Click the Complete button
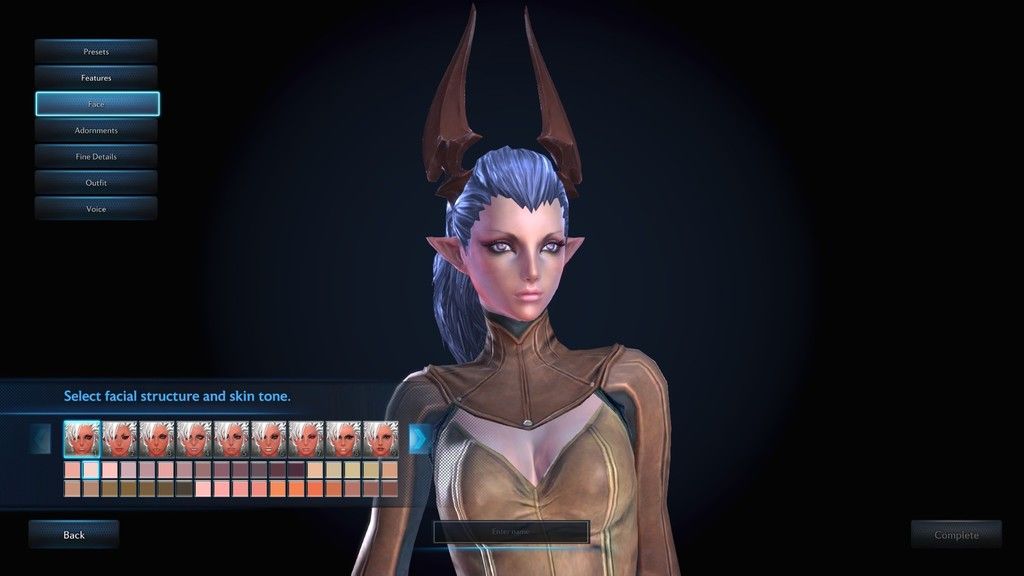The width and height of the screenshot is (1024, 576). (956, 535)
